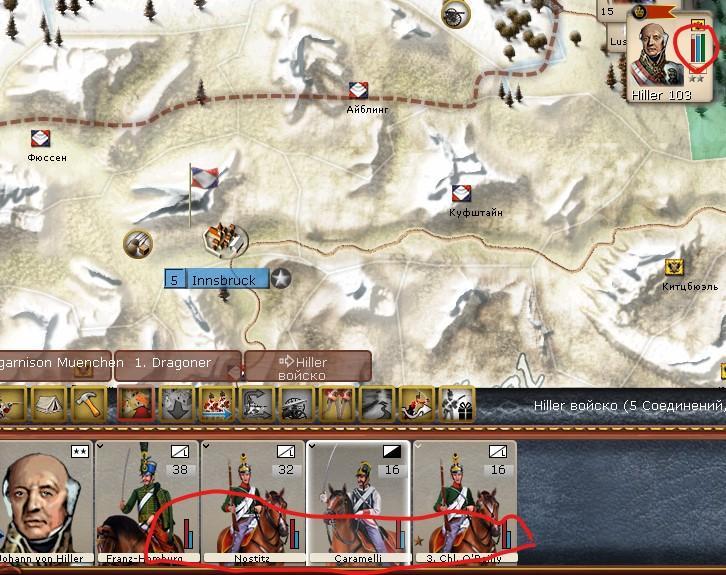This screenshot has height=575, width=726.
Task: Pick the Caramelli unit card
Action: pyautogui.click(x=357, y=502)
